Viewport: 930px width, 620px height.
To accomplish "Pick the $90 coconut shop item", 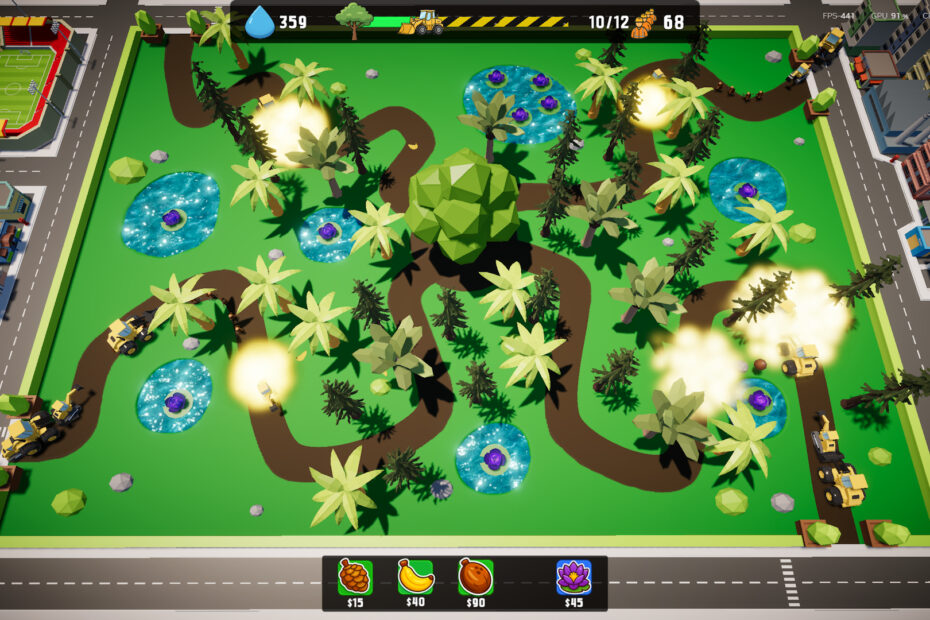I will tap(475, 577).
